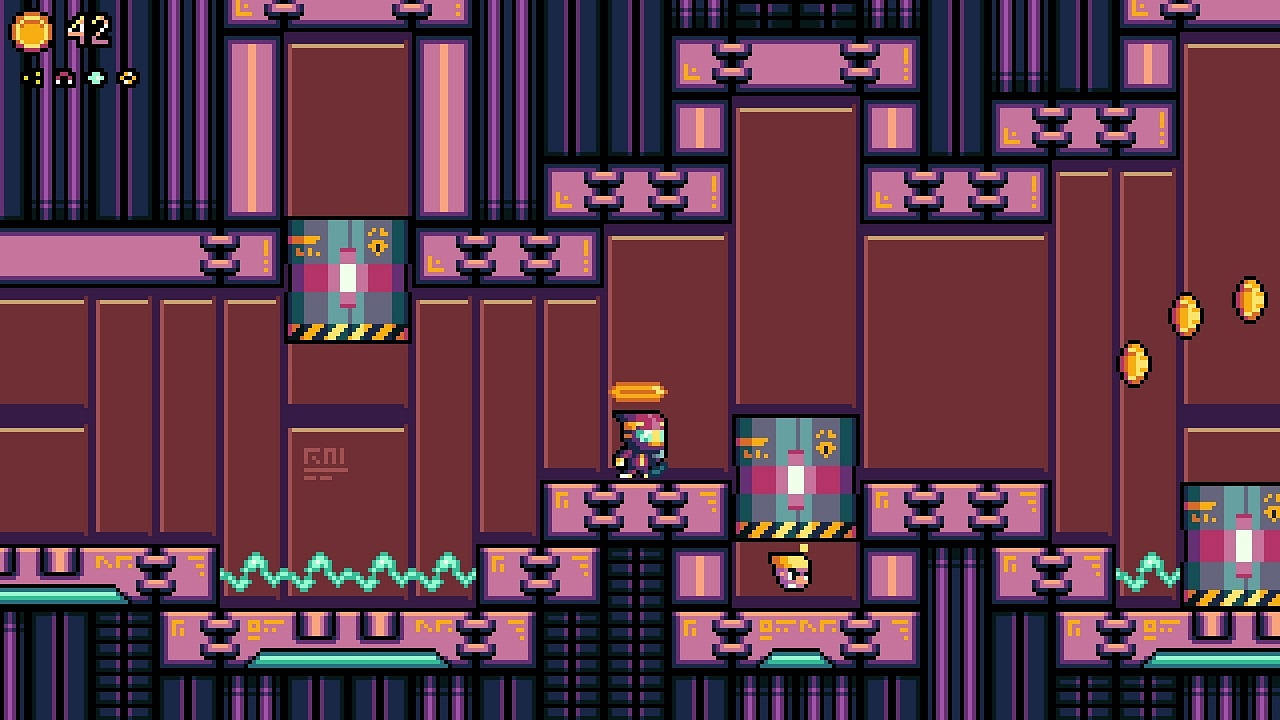Click the coin counter showing 42
Screen dimensions: 1280x720
pos(88,28)
